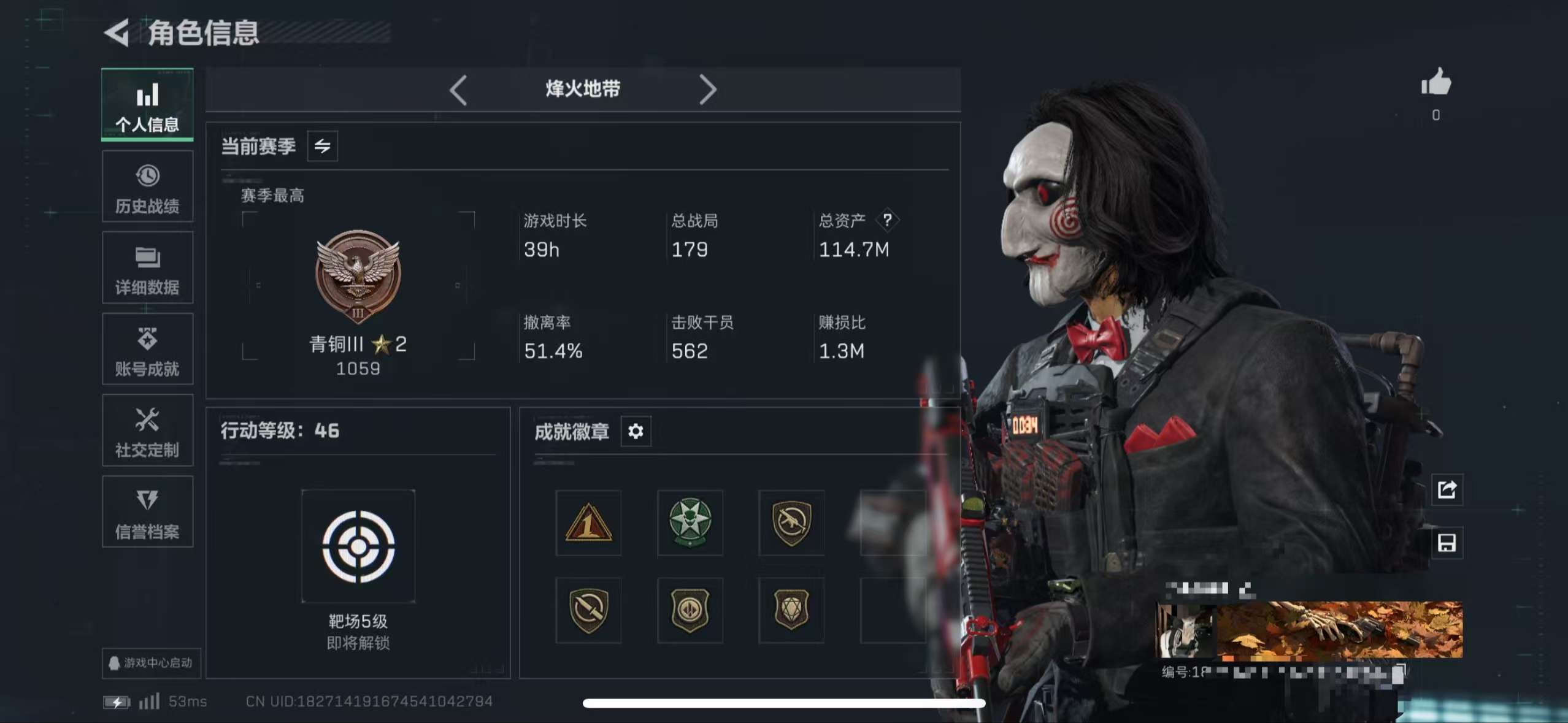Screen dimensions: 1568x723
Task: Open the 当前赛季 section header
Action: click(x=259, y=146)
